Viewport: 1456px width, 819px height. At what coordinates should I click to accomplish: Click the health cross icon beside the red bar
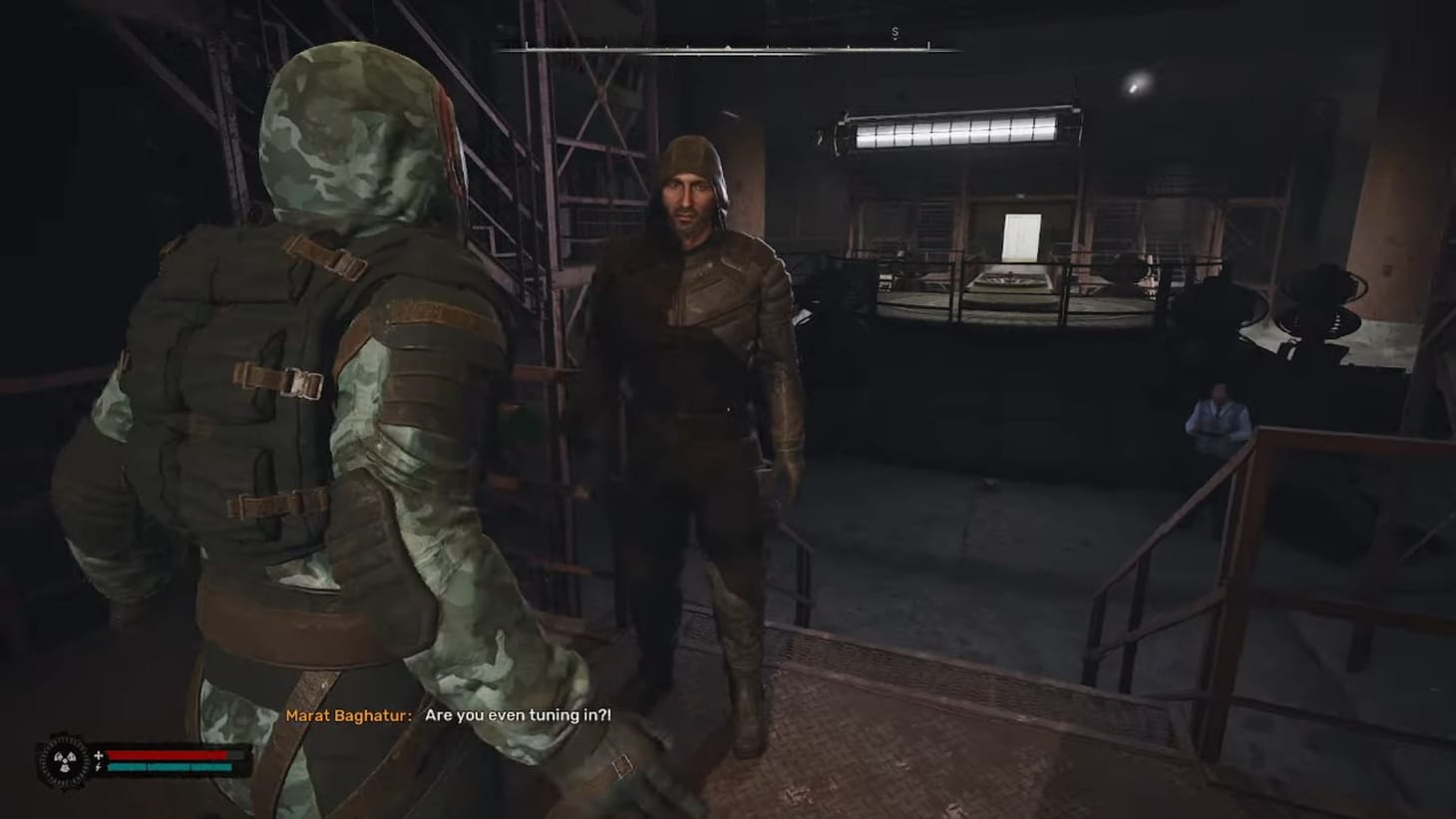pyautogui.click(x=97, y=753)
